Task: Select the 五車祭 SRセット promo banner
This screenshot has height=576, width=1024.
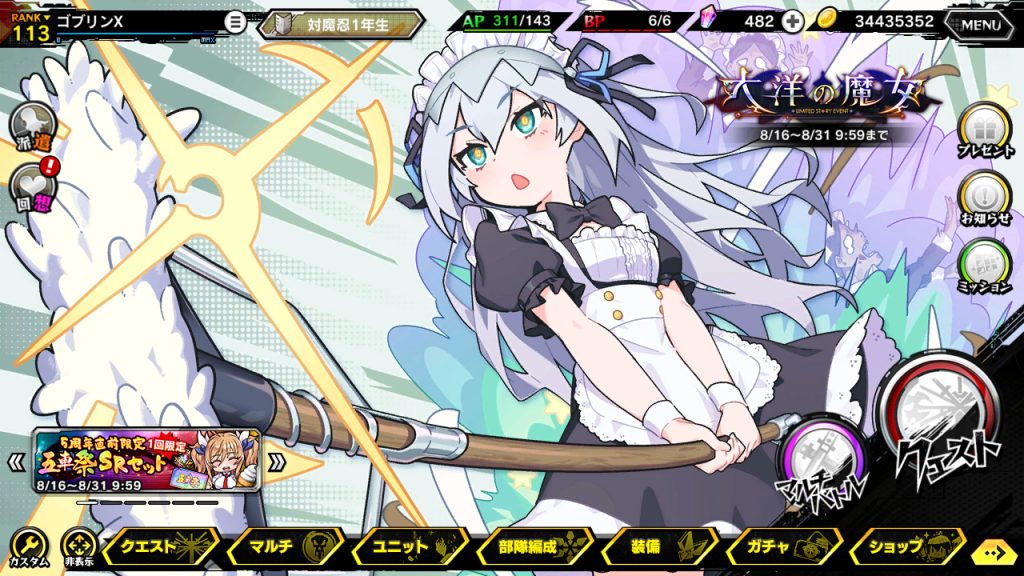Action: pyautogui.click(x=148, y=462)
